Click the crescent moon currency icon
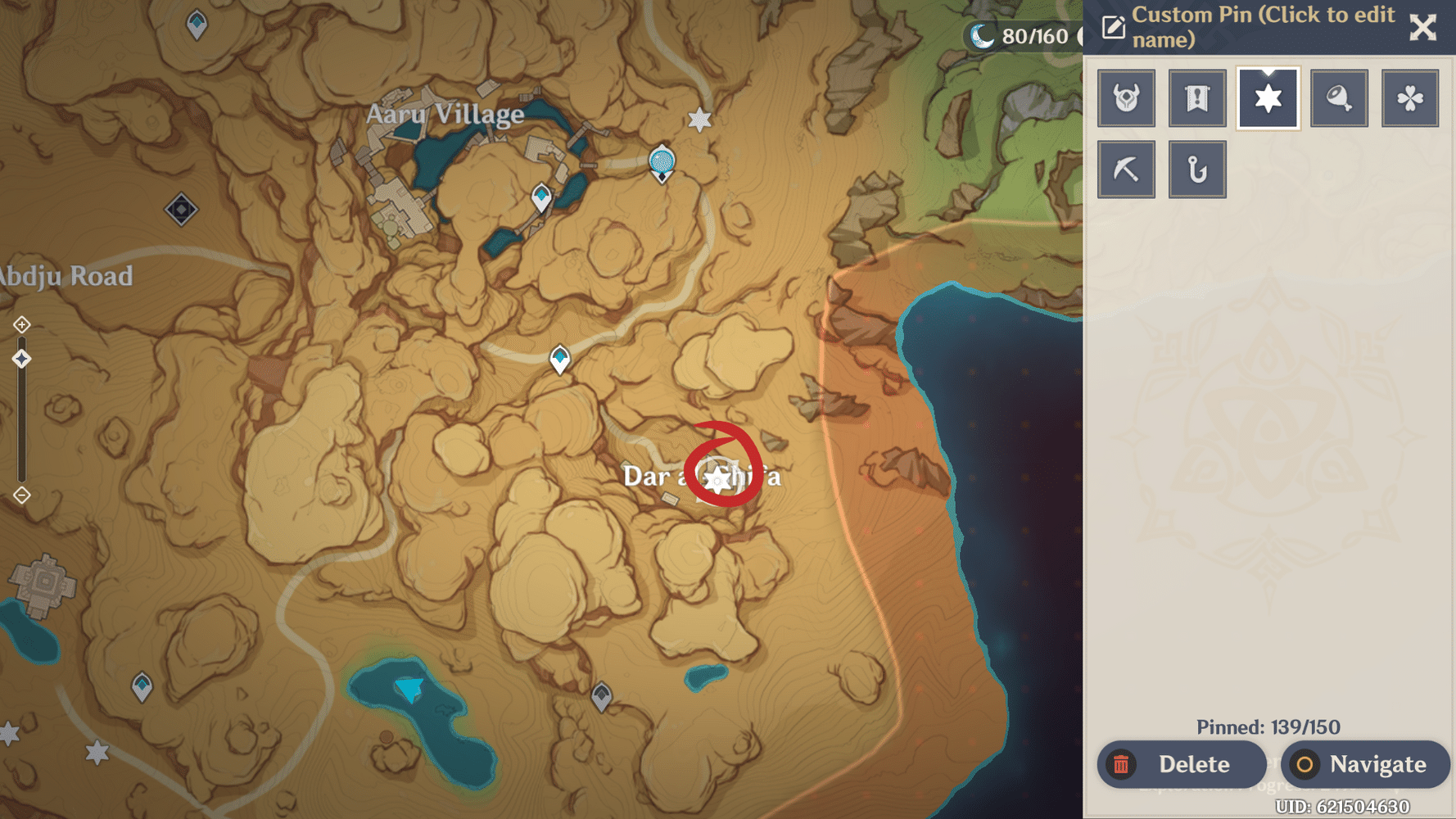The width and height of the screenshot is (1456, 819). [x=982, y=35]
